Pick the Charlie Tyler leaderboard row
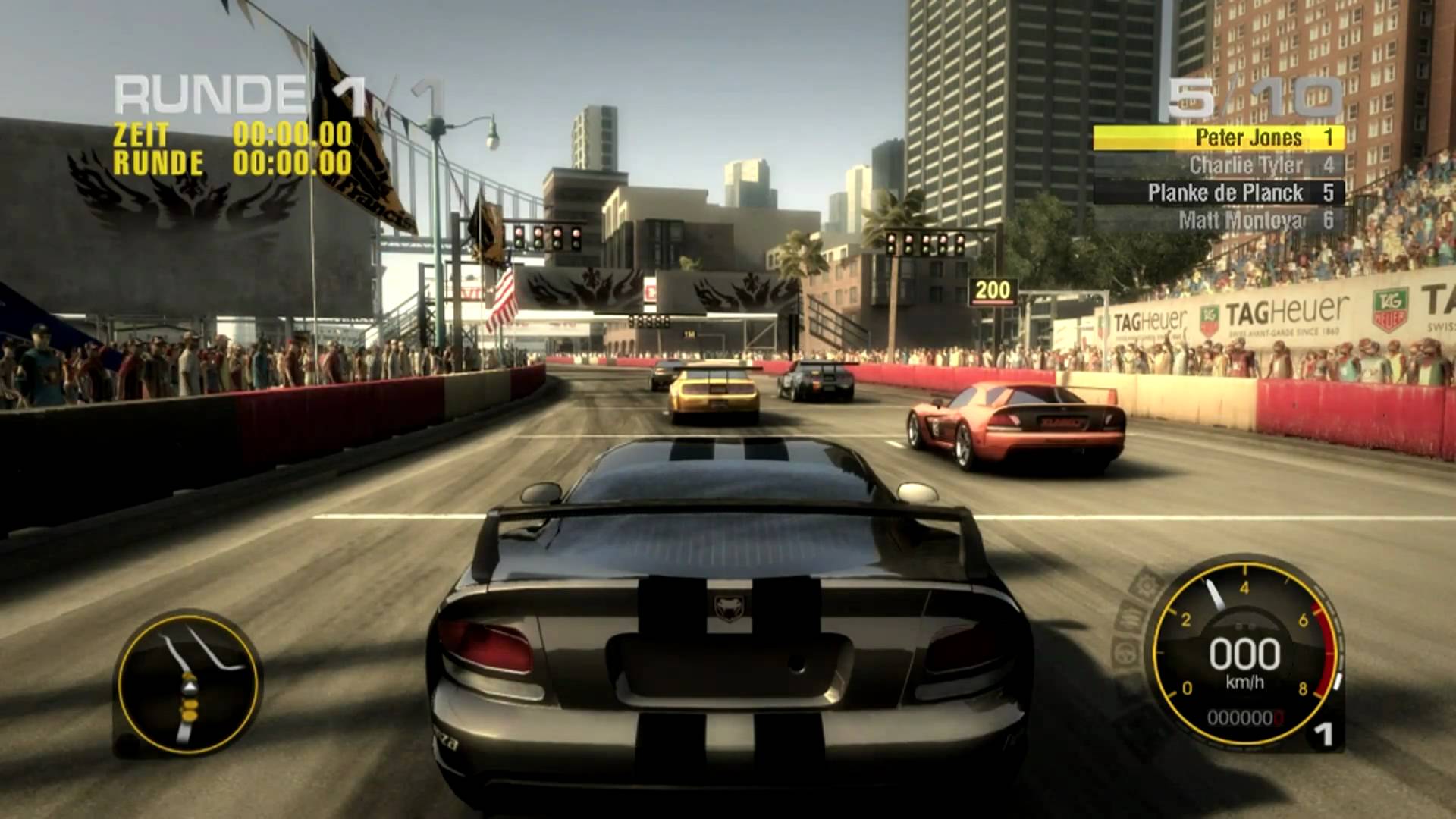Image resolution: width=1456 pixels, height=819 pixels. 1218,165
